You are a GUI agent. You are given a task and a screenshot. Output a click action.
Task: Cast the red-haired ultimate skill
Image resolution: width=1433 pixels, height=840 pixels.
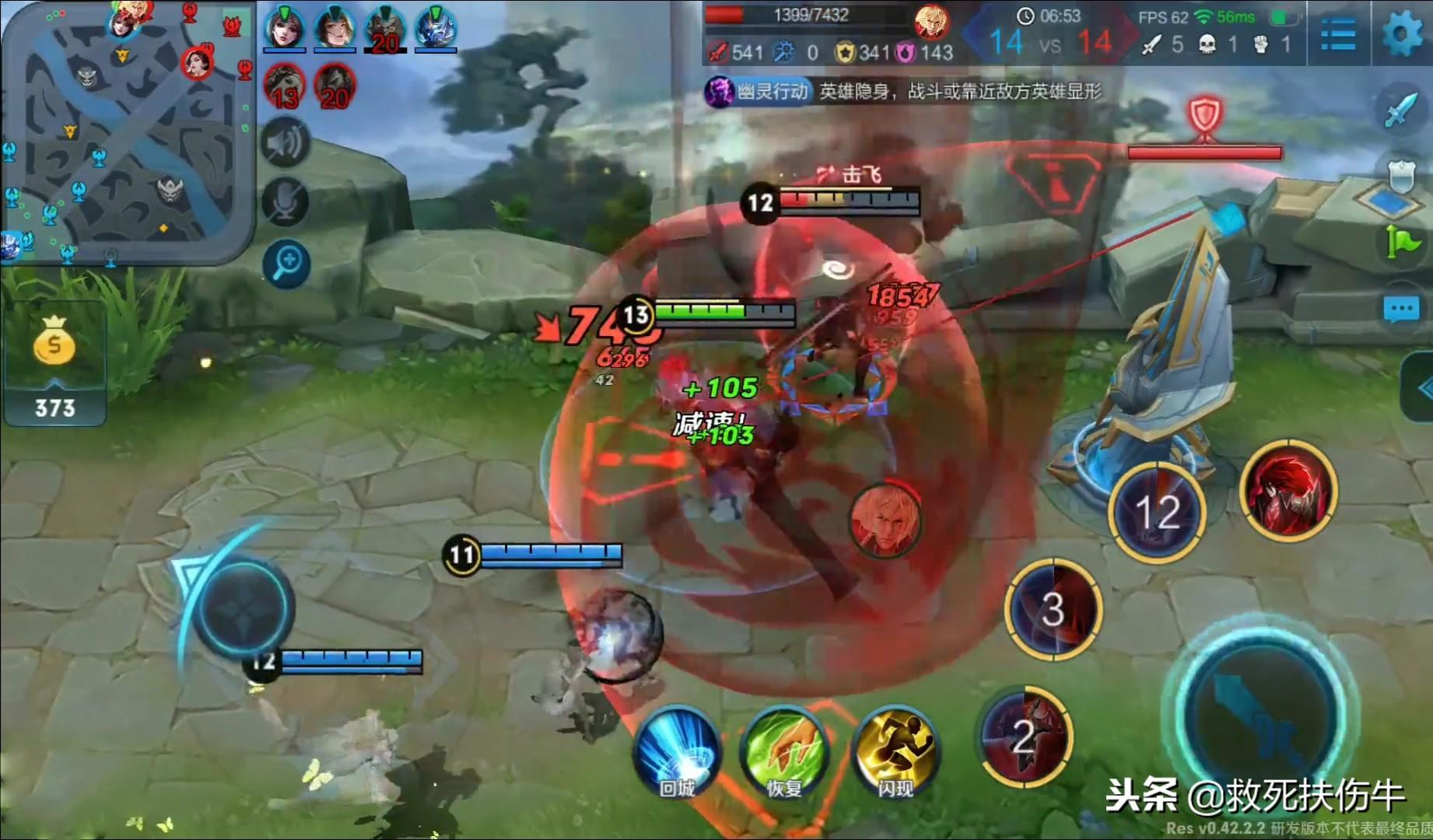click(x=1288, y=488)
